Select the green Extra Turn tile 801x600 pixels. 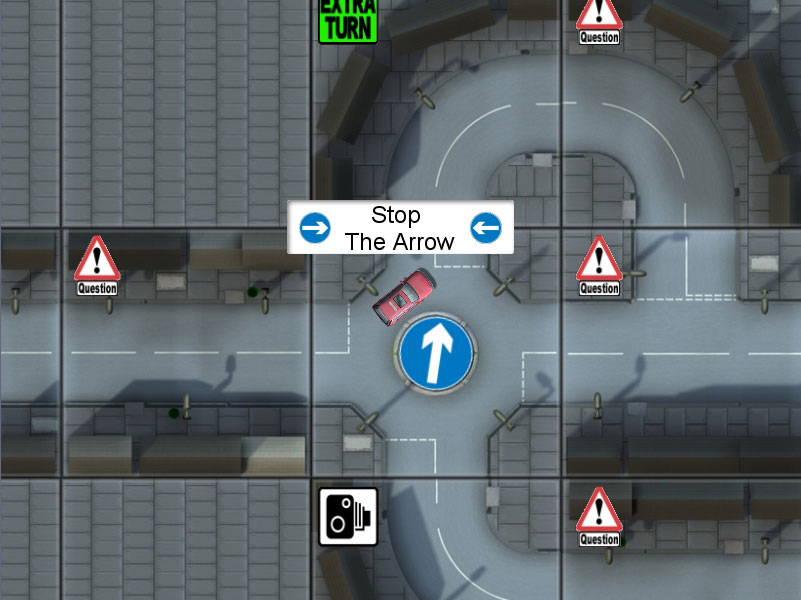click(x=348, y=20)
